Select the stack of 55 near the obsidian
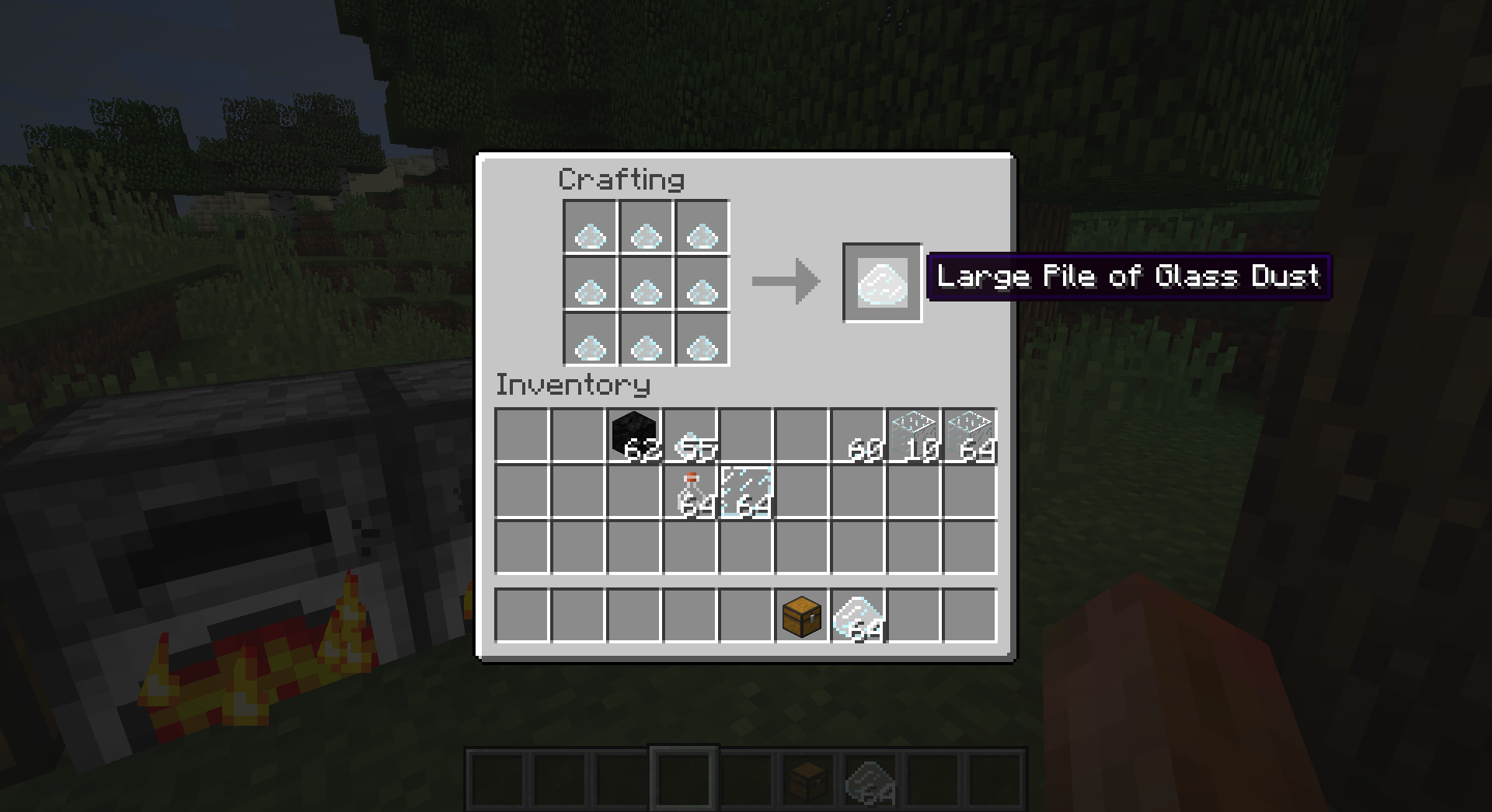The height and width of the screenshot is (812, 1492). [689, 435]
